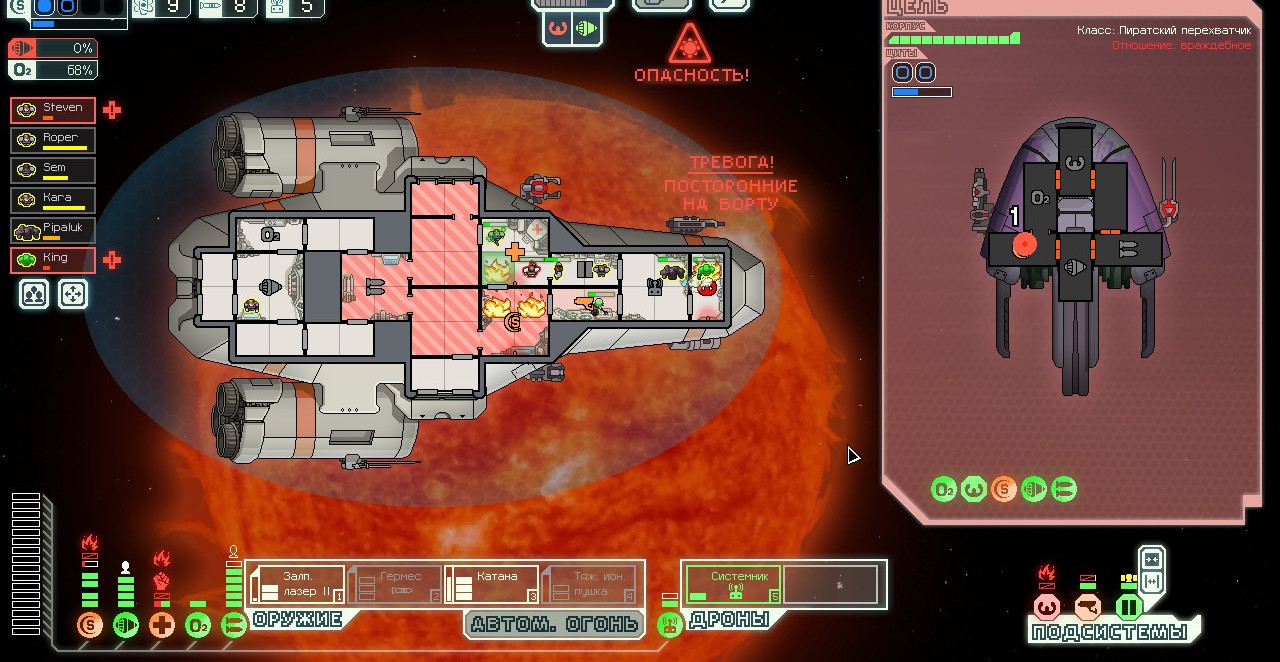This screenshot has width=1280, height=662.
Task: Choose the Катана weapon slot
Action: [x=491, y=585]
